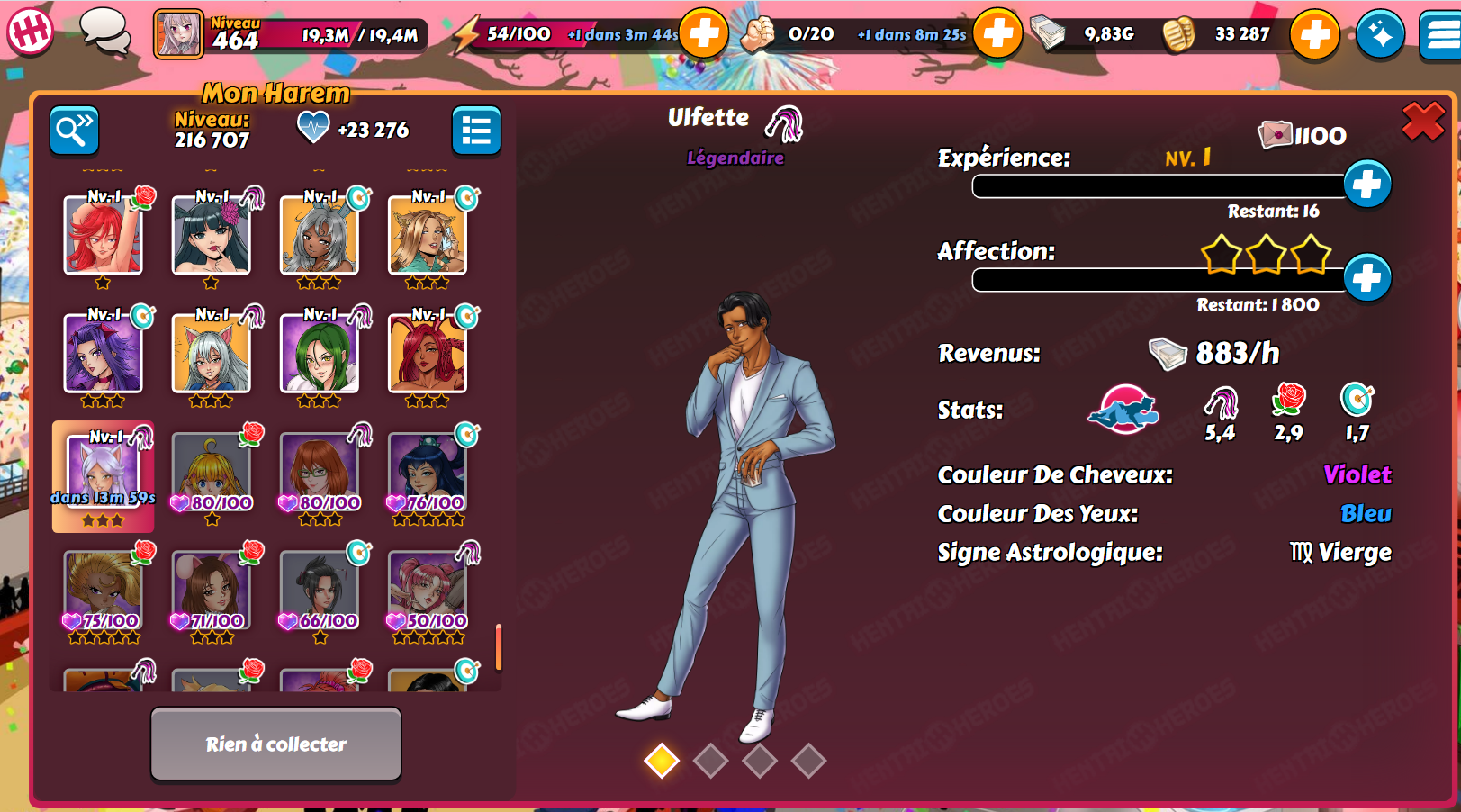The image size is (1461, 812).
Task: Open the harem search filter
Action: 74,131
